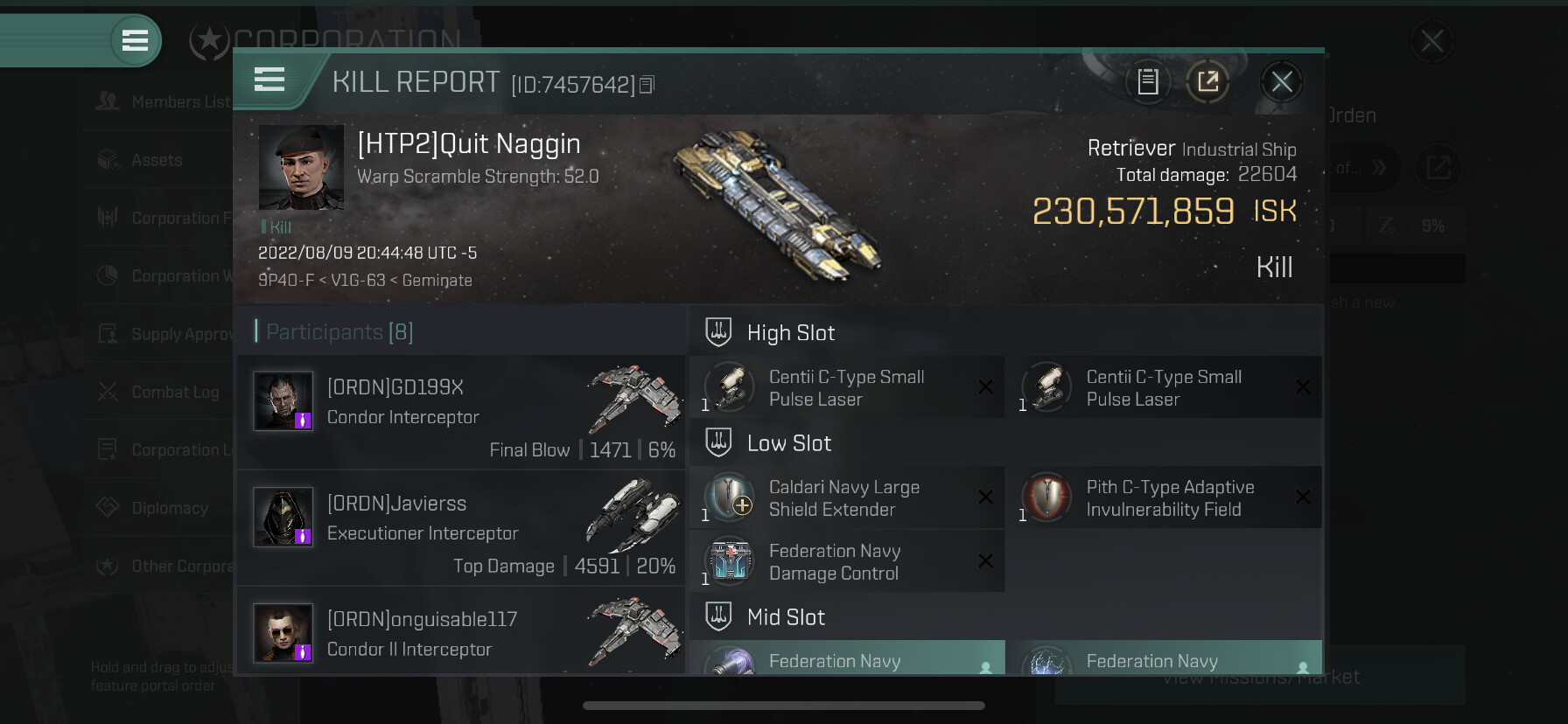The image size is (1568, 724).
Task: Select the Quit Naggin victim portrait
Action: click(301, 167)
